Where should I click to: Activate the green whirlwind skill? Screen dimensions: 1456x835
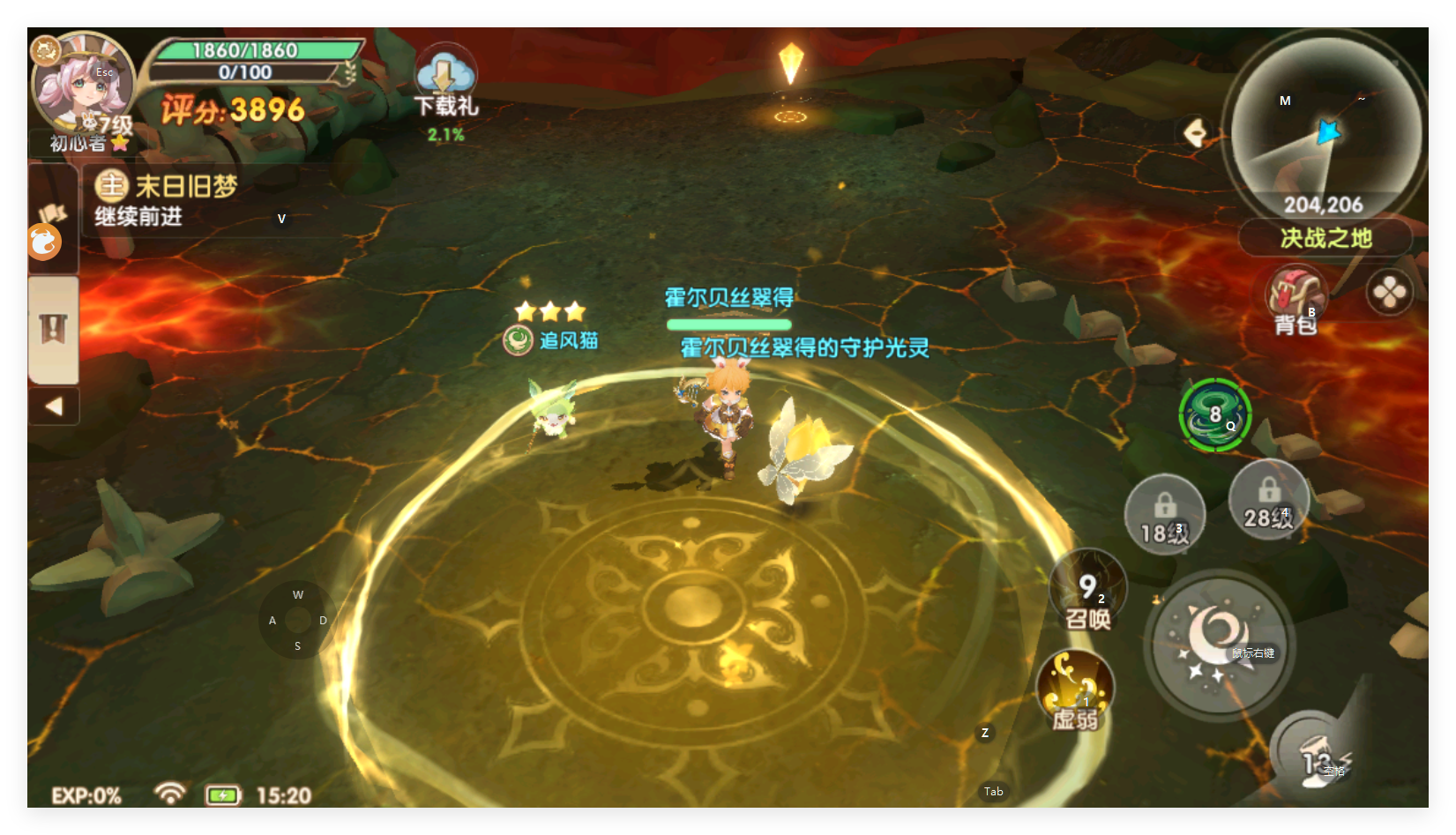coord(1214,415)
